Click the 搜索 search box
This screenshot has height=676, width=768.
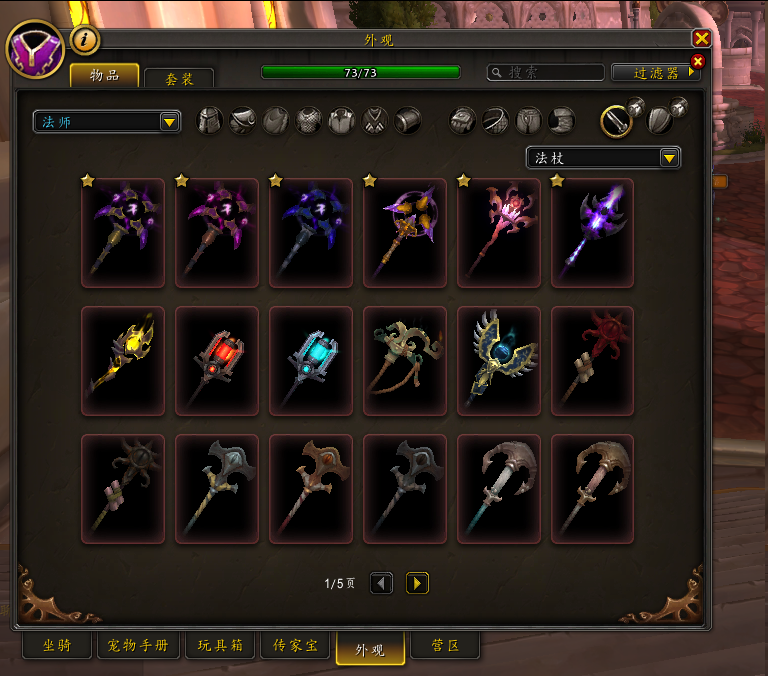coord(546,73)
